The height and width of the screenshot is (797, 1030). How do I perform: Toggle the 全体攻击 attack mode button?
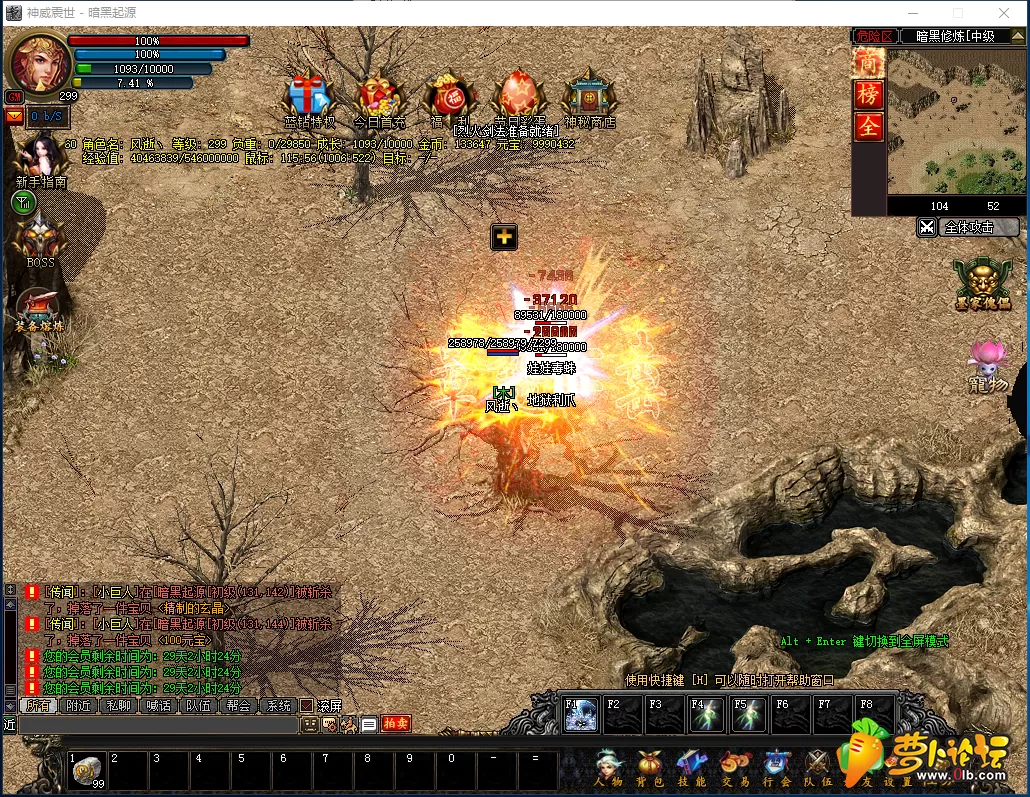coord(967,227)
